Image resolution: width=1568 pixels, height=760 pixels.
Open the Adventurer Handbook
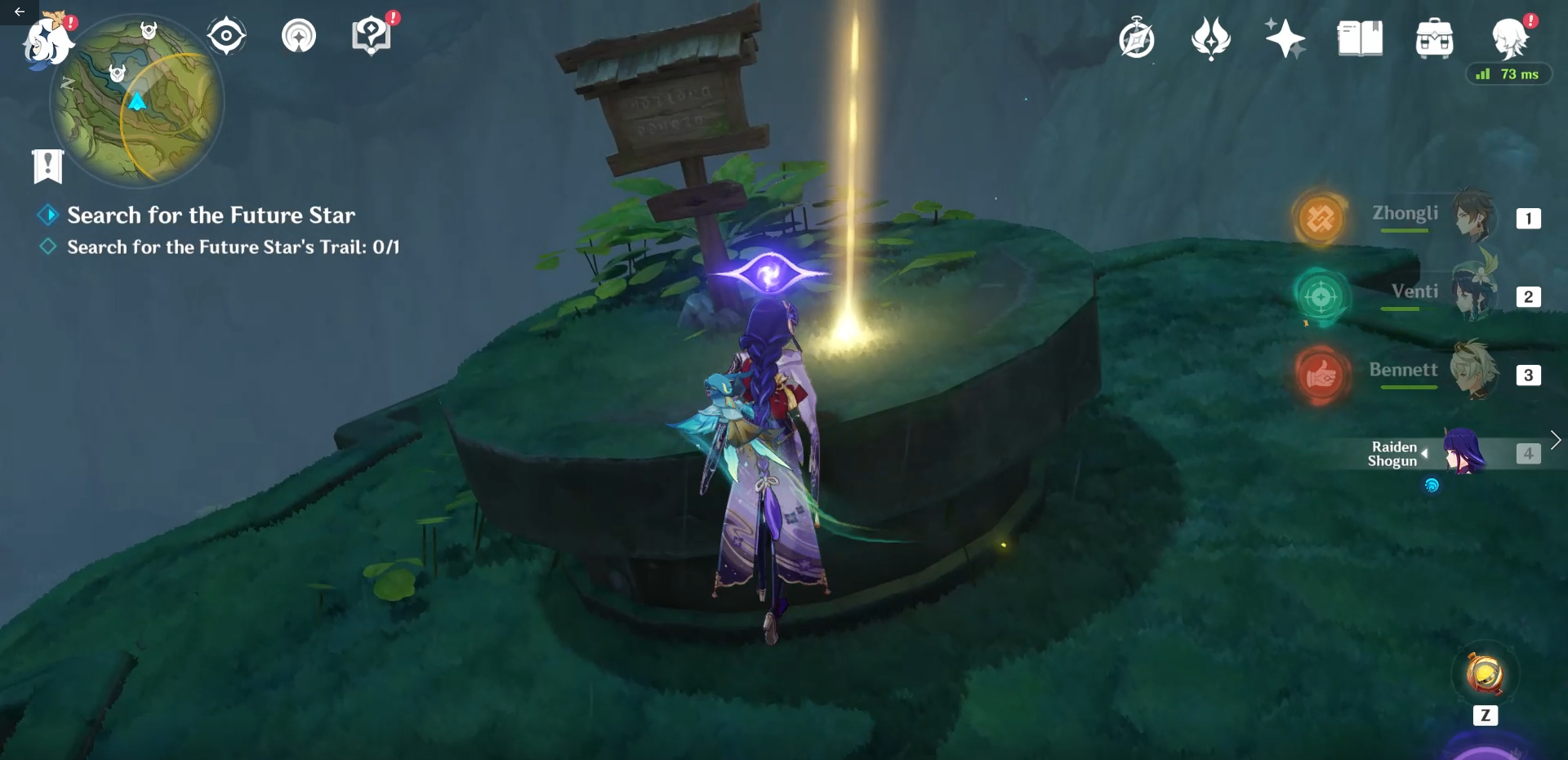pos(1138,38)
